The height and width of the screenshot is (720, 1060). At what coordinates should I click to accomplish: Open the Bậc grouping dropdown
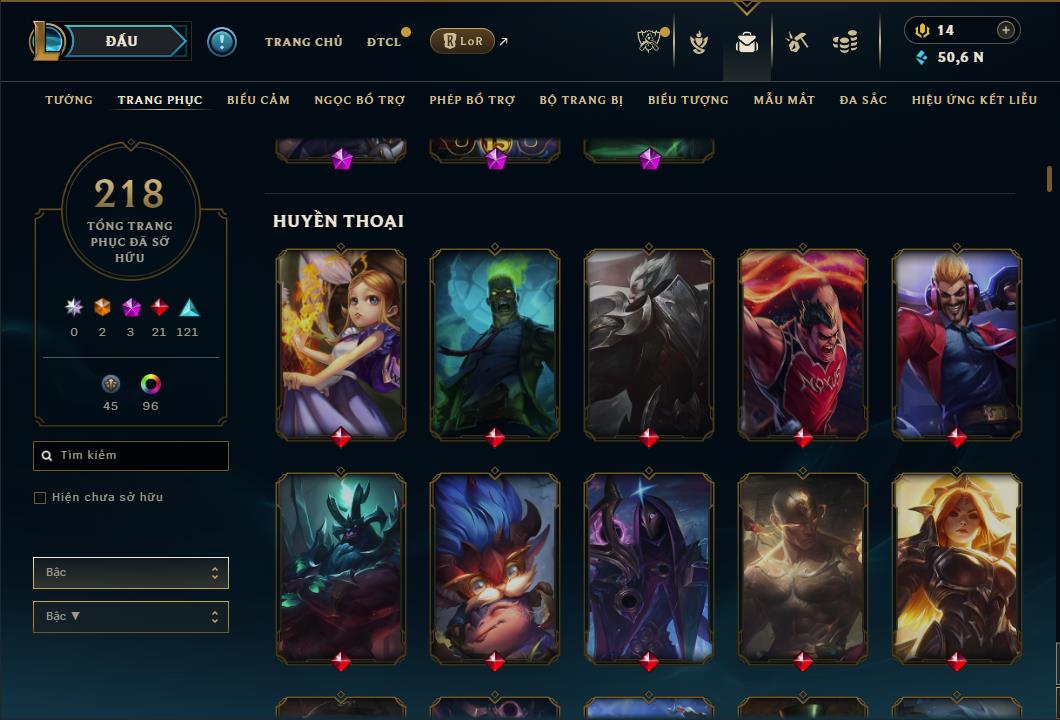tap(131, 573)
